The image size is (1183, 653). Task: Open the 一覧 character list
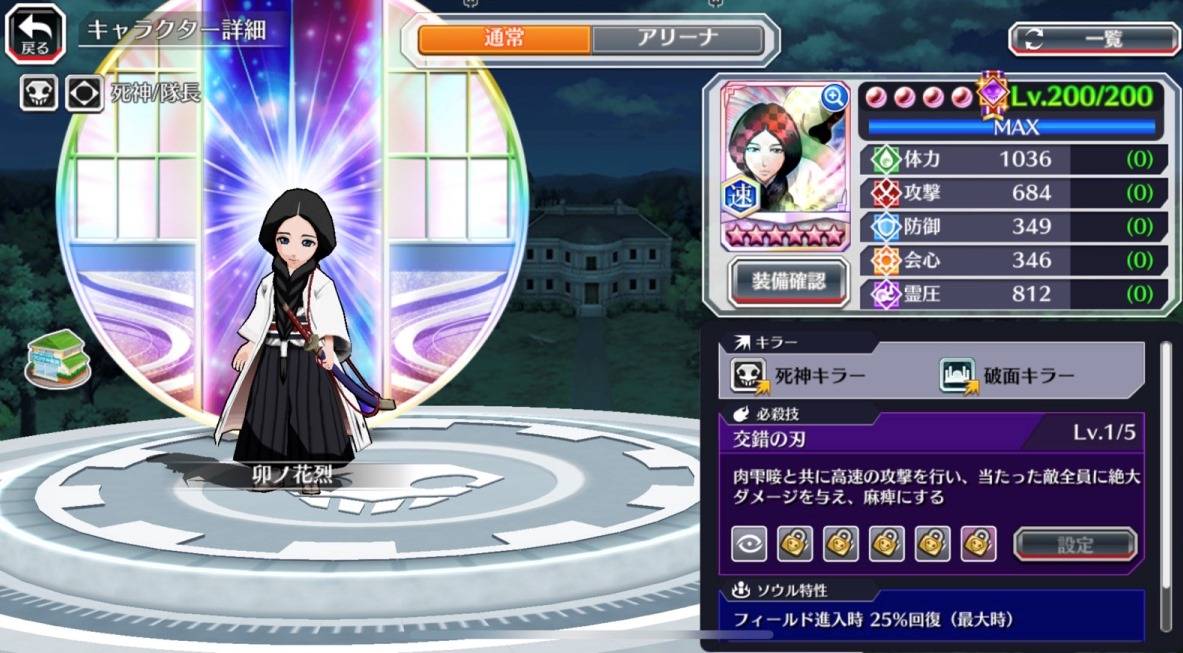[1094, 38]
